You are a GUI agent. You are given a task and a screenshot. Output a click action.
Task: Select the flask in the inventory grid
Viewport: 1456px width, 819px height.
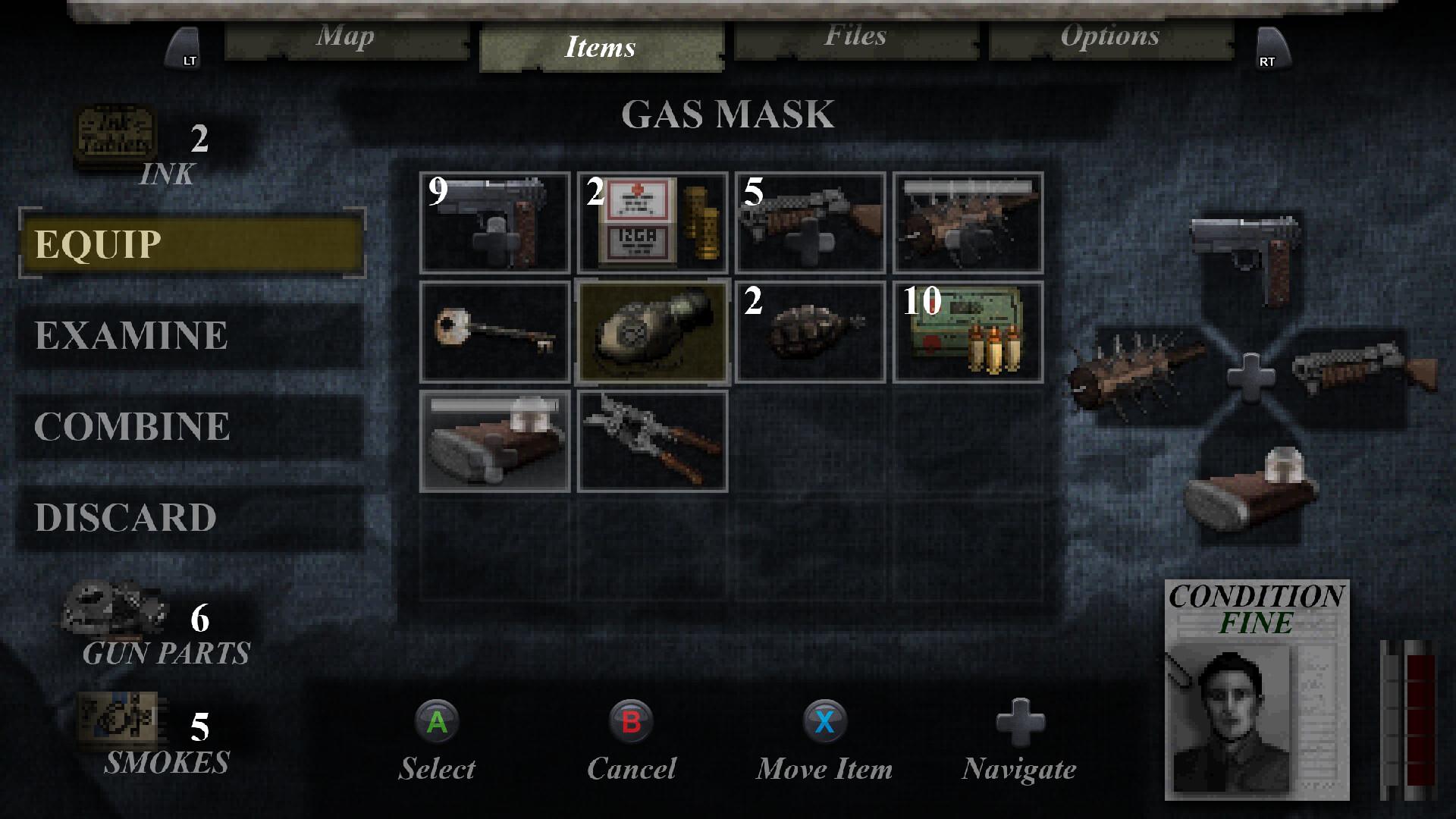point(494,441)
